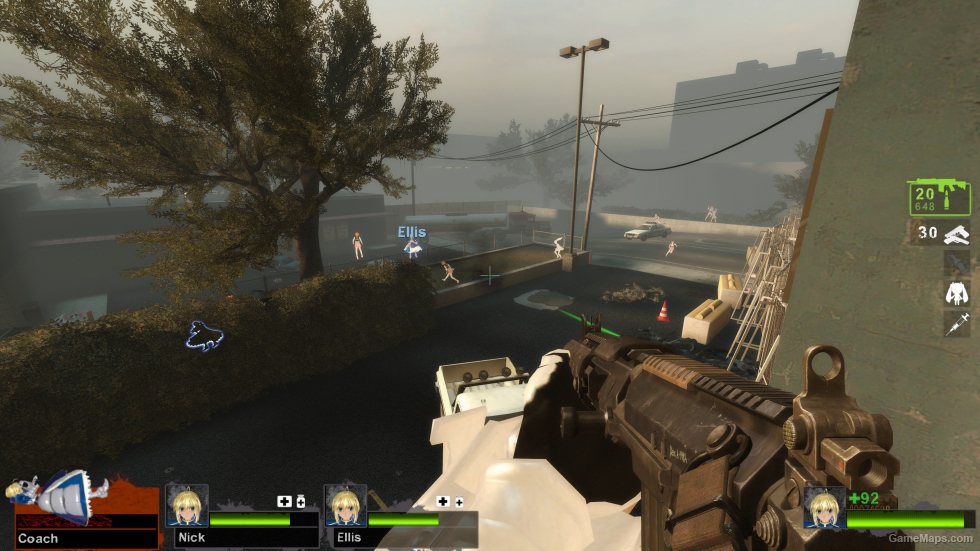Click Ellis's teammate portrait in the HUD
Screen dimensions: 980x551
(x=346, y=505)
